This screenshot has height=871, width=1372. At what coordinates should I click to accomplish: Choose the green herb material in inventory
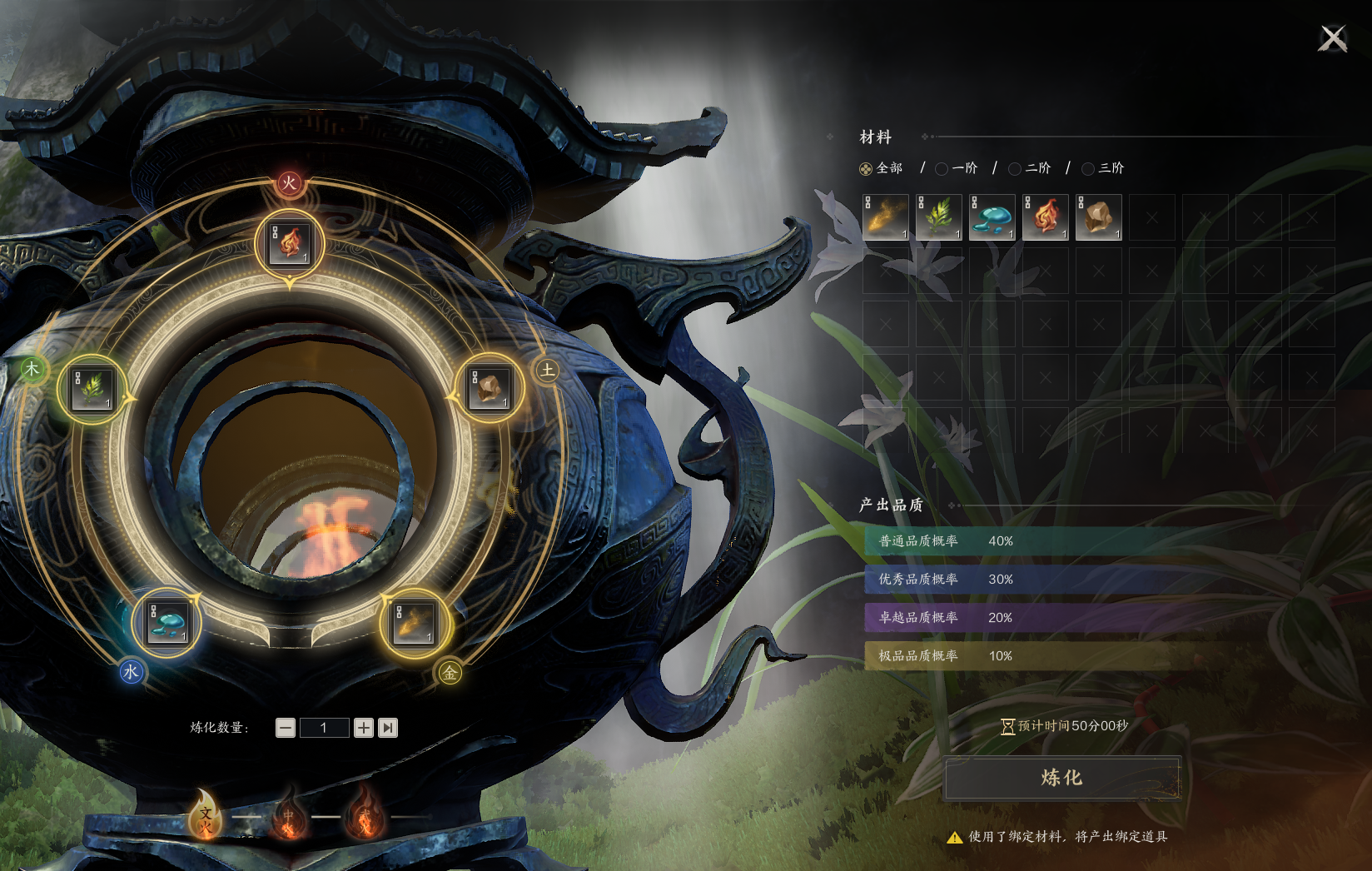pos(939,217)
